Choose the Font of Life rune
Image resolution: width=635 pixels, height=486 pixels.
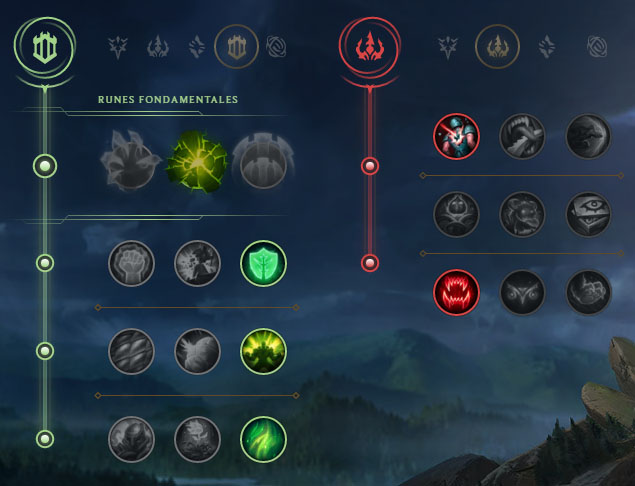197,263
